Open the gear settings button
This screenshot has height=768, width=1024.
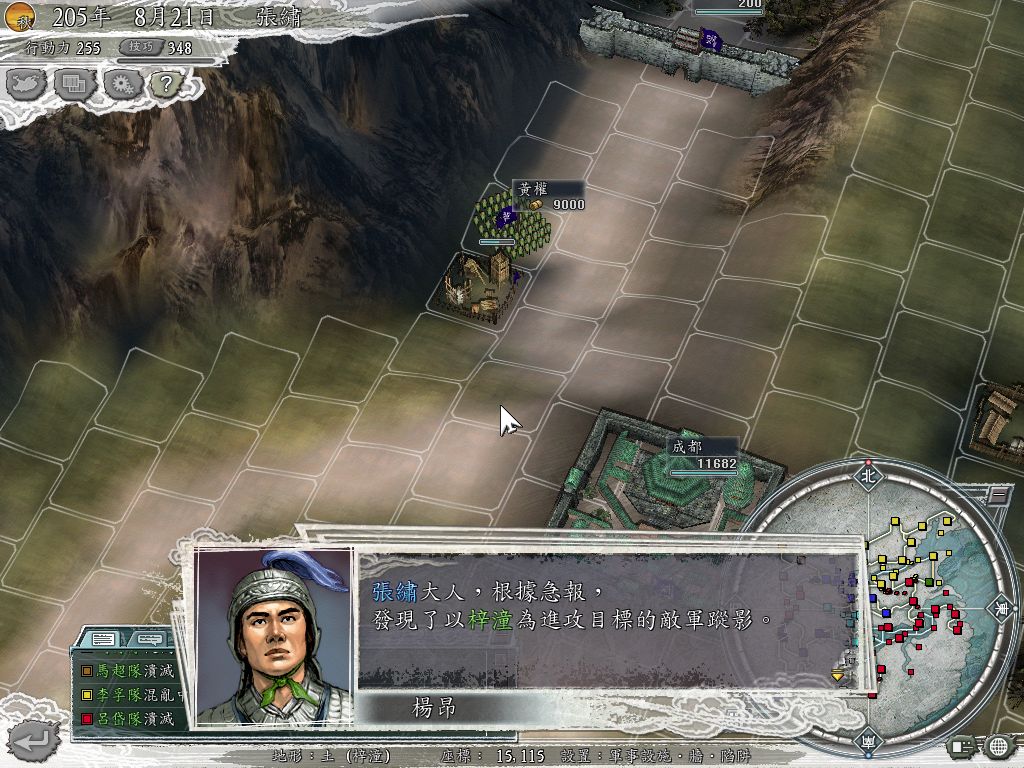tap(121, 85)
